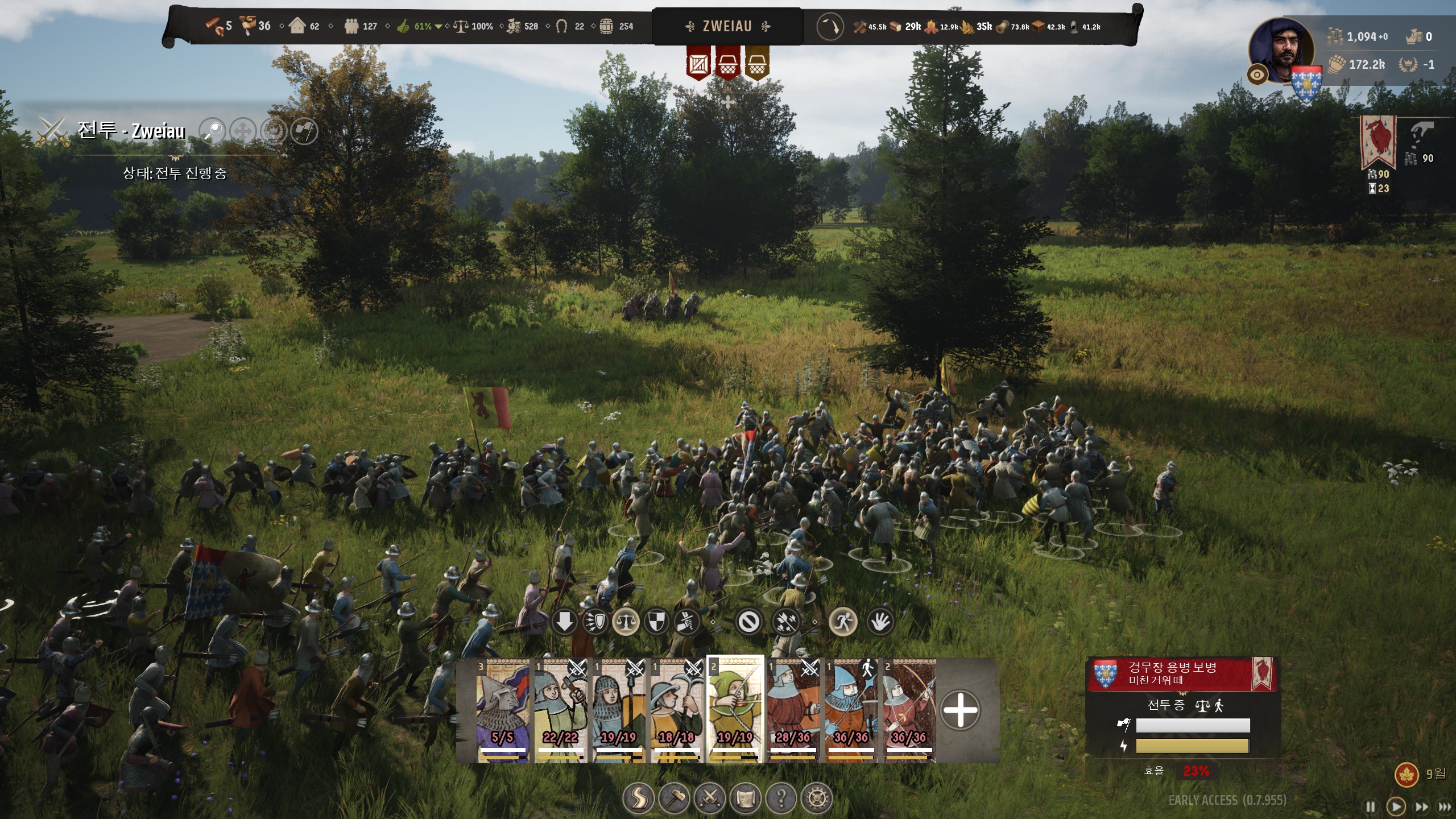Select the retinue unit card showing 5/5
1456x819 pixels.
[x=503, y=711]
